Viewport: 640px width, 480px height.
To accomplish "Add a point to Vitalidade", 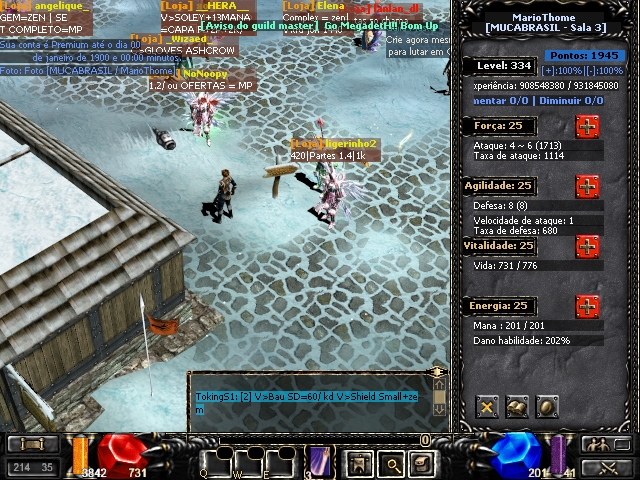I will tap(587, 246).
